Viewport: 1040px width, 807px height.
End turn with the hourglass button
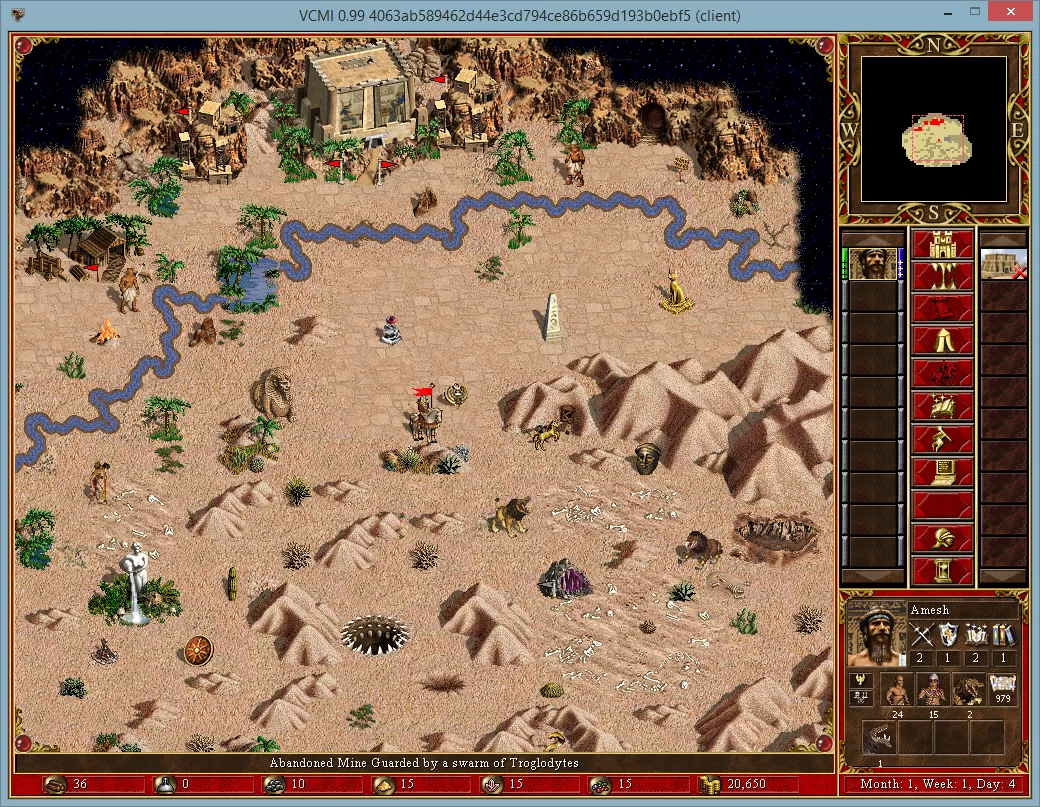click(943, 571)
